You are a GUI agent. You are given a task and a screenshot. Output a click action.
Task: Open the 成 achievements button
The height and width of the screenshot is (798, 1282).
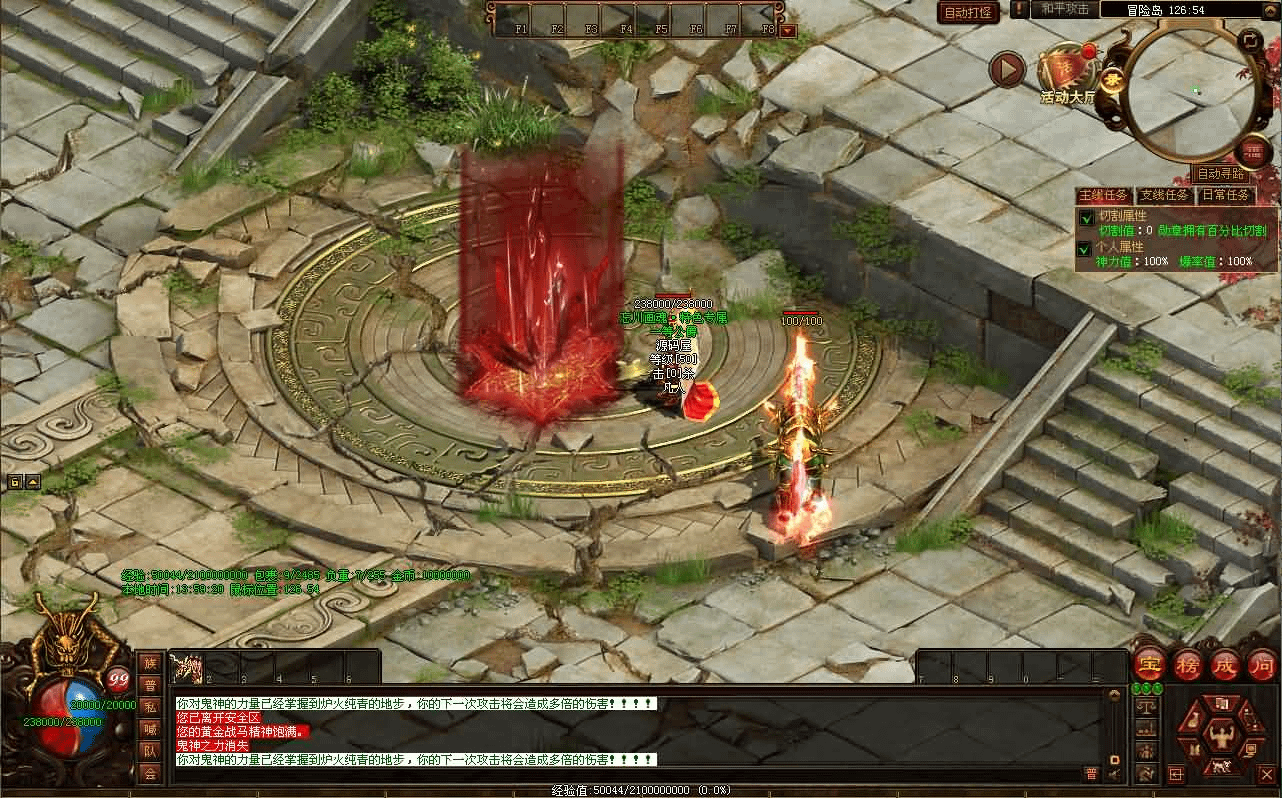(1225, 664)
